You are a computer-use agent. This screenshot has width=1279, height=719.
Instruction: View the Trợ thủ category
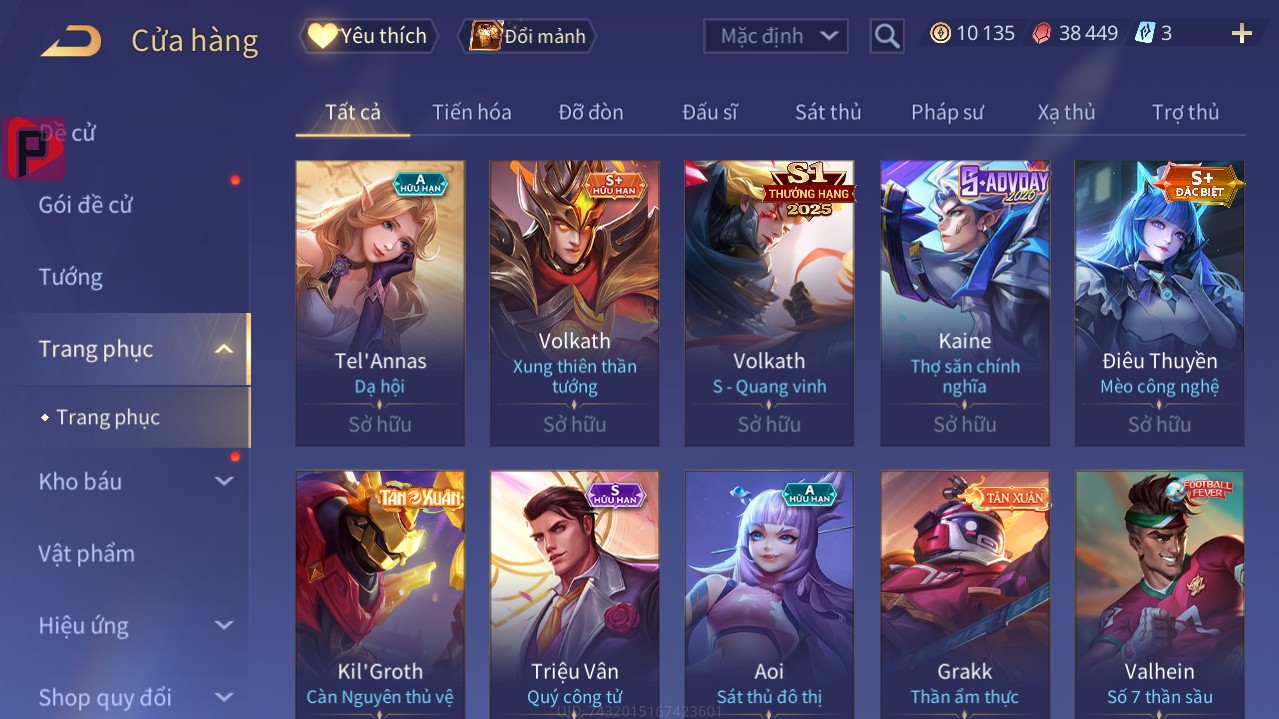(1185, 112)
